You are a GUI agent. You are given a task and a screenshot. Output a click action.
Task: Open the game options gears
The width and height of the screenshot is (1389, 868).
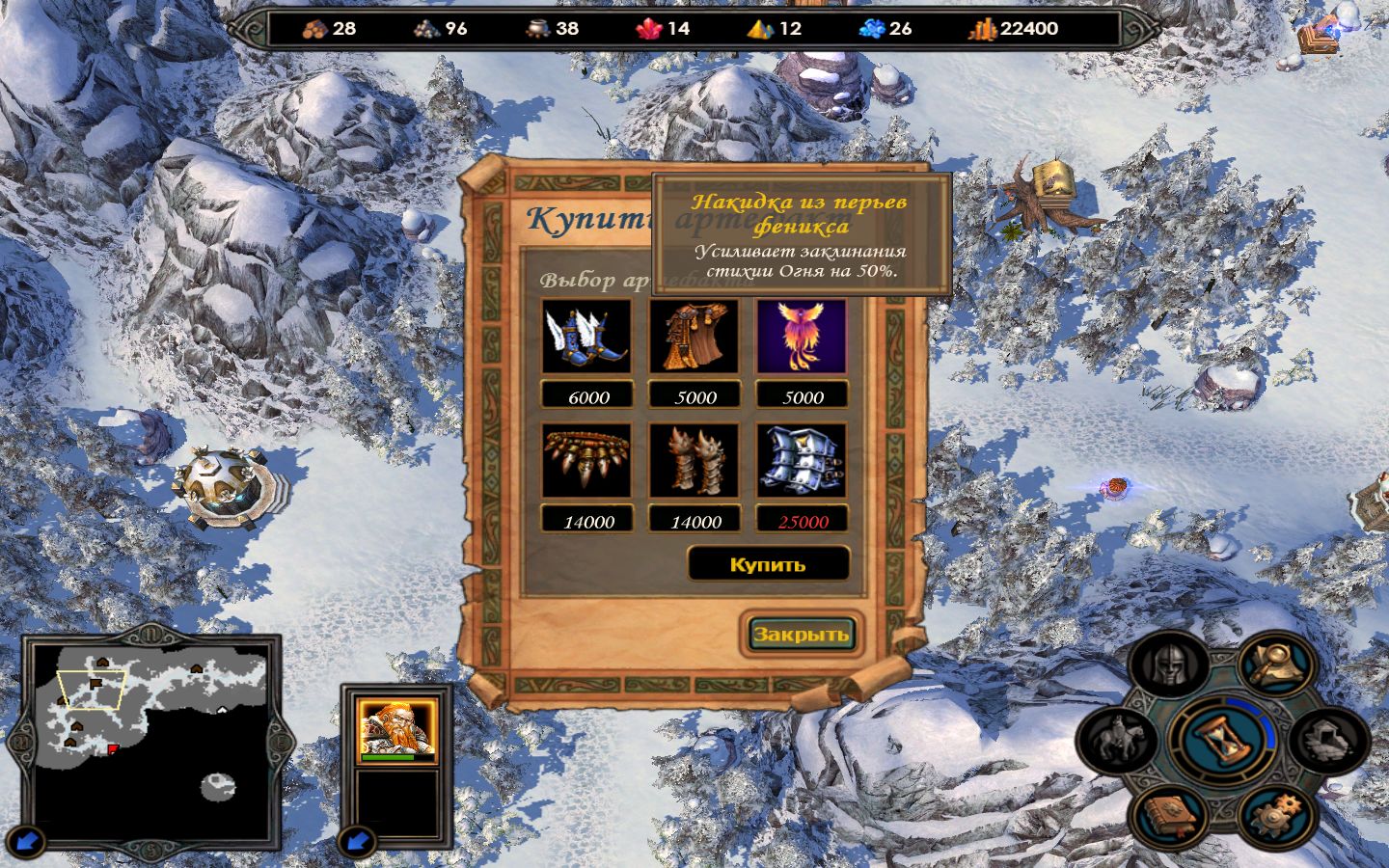[x=1276, y=813]
